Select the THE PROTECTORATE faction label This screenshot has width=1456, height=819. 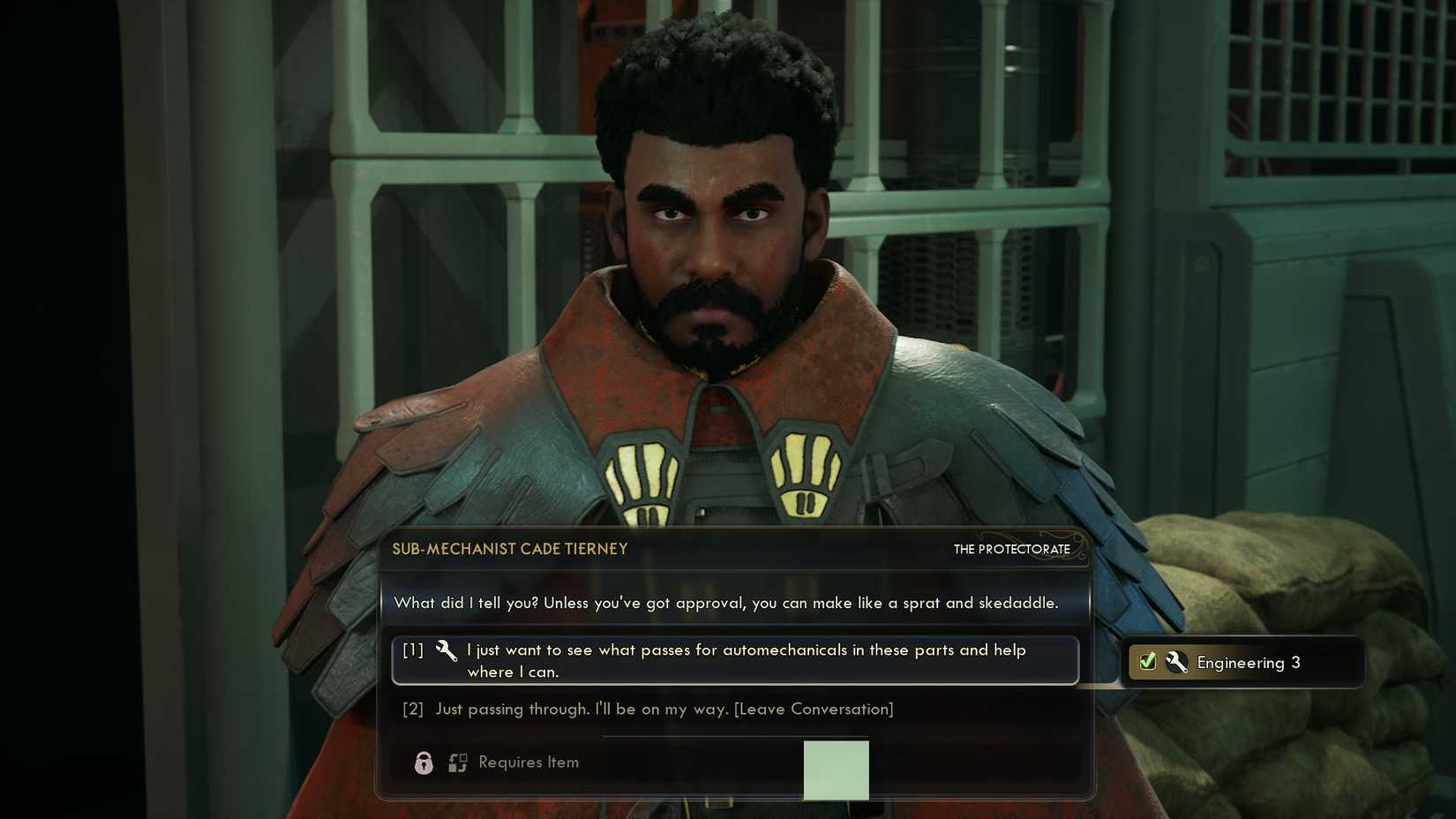[x=1011, y=549]
